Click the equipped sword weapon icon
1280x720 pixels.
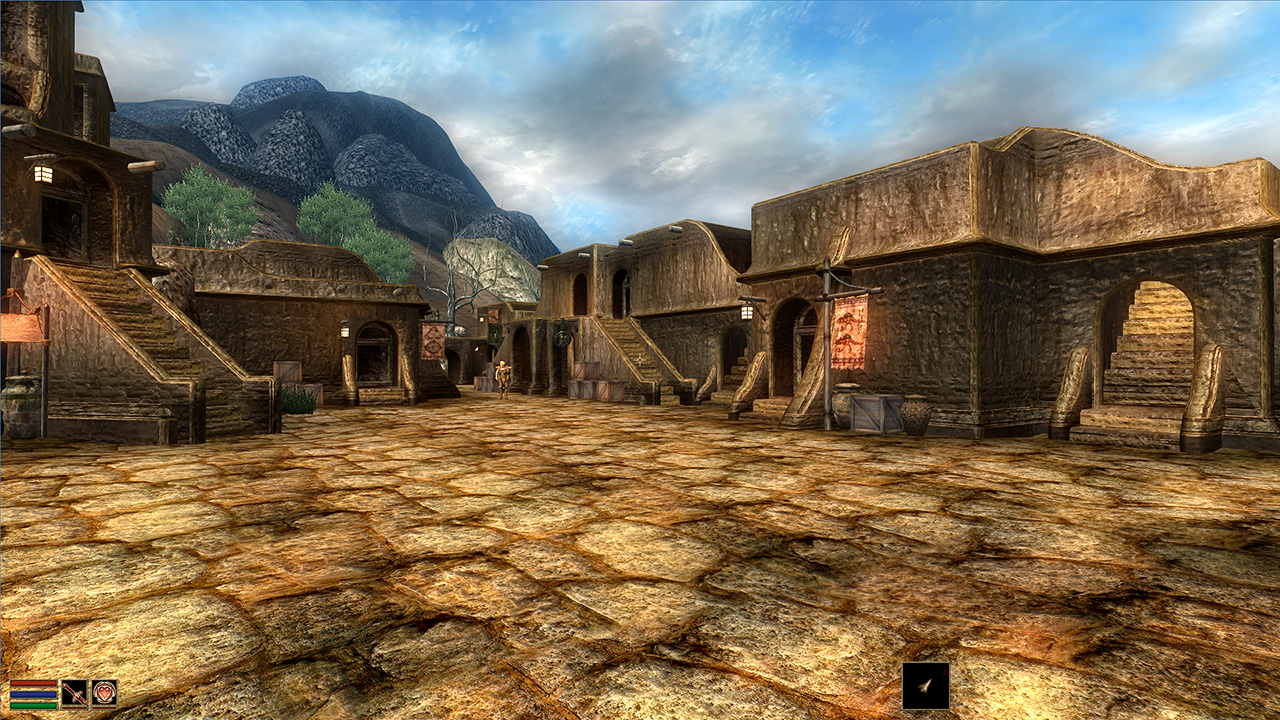pos(74,693)
